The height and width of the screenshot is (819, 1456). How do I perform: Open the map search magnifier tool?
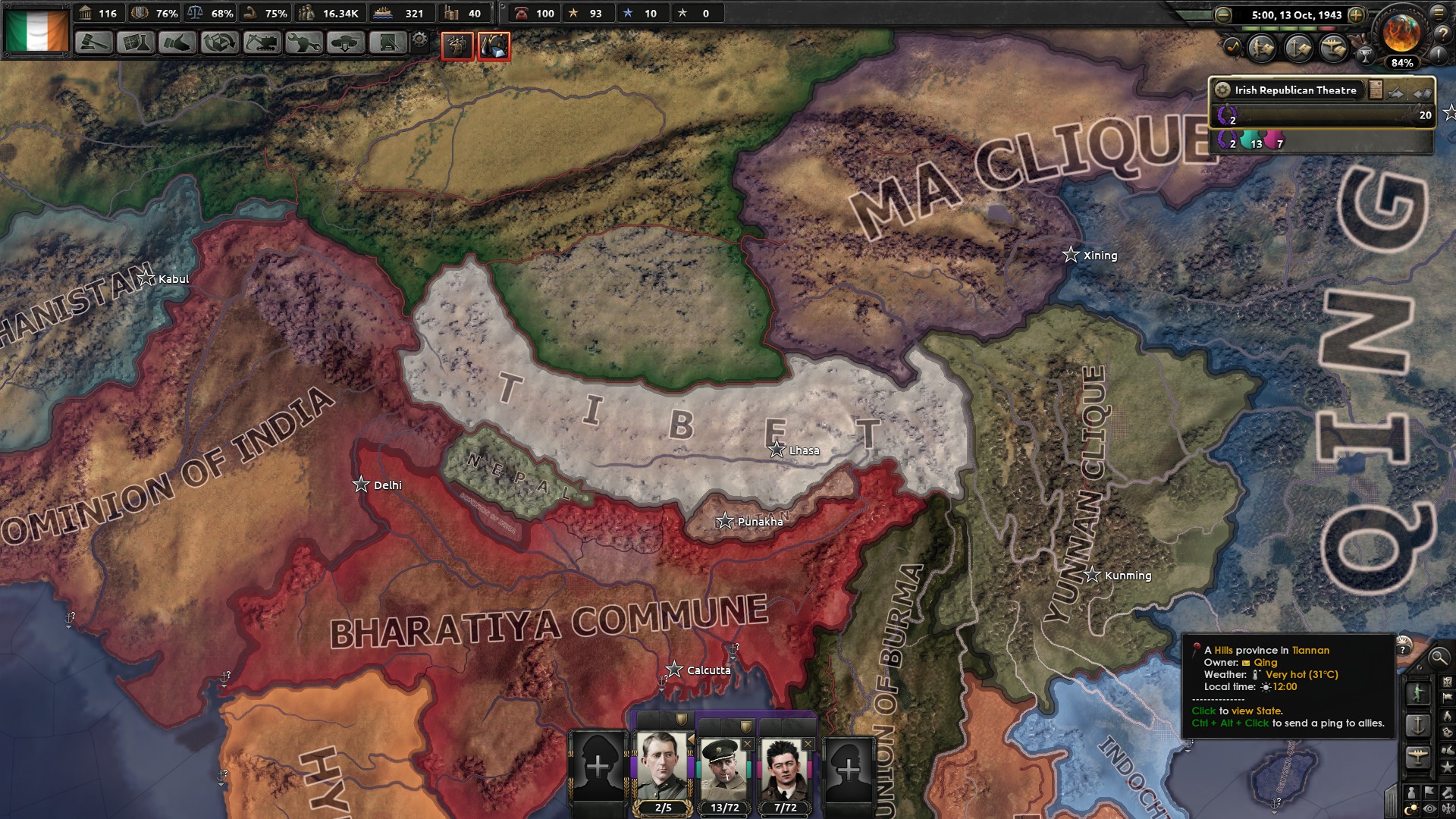[1439, 659]
